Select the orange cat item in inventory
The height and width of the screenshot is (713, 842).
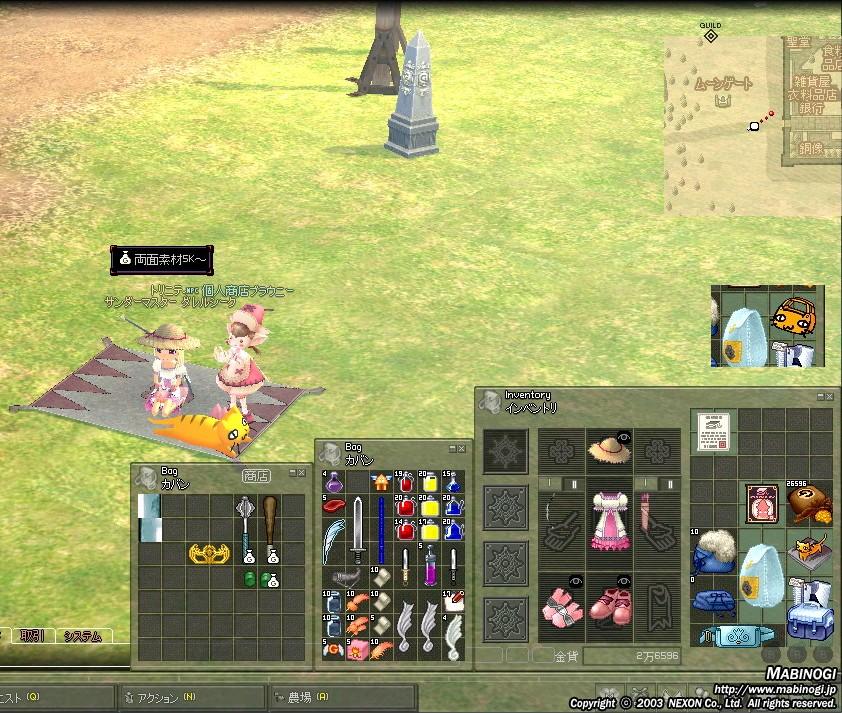click(x=810, y=548)
